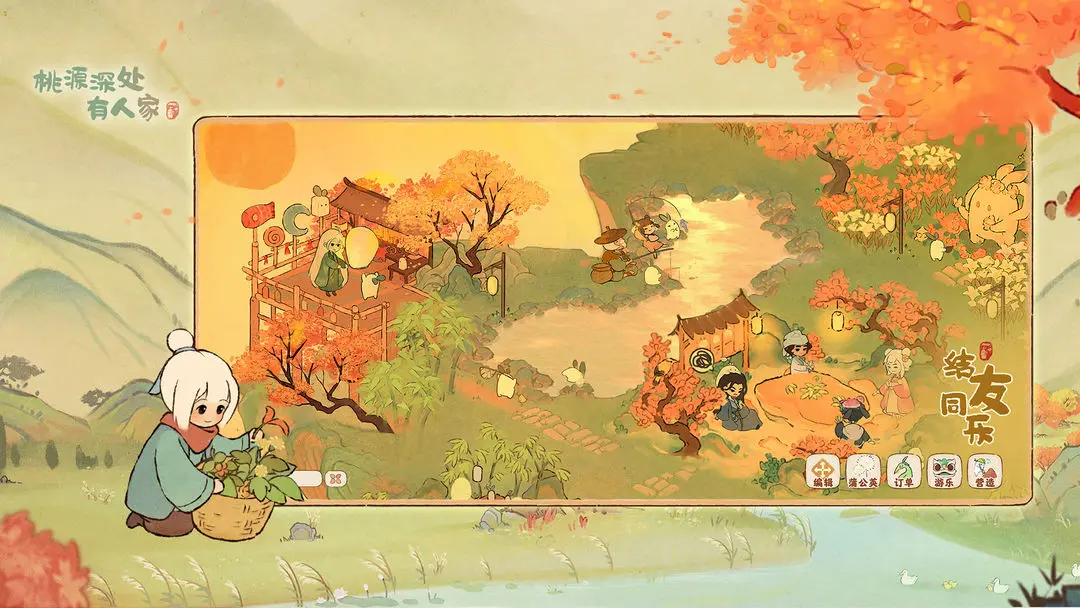Select the 游乐 lion-head amusement button
Screen dimensions: 1080x608
coord(944,472)
